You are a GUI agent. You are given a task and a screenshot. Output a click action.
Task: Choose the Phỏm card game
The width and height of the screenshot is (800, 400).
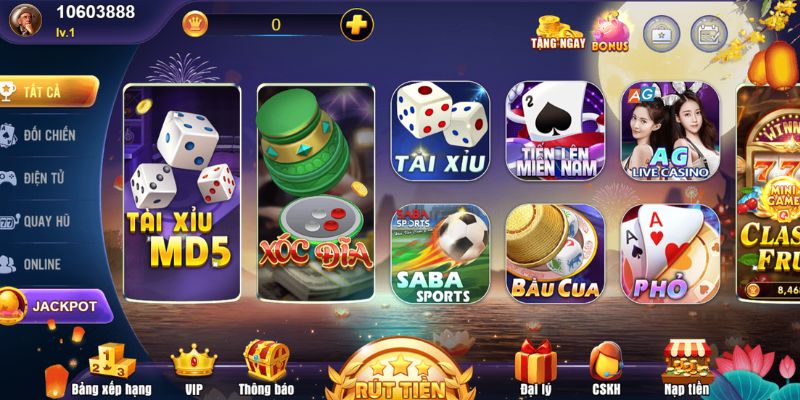[669, 254]
